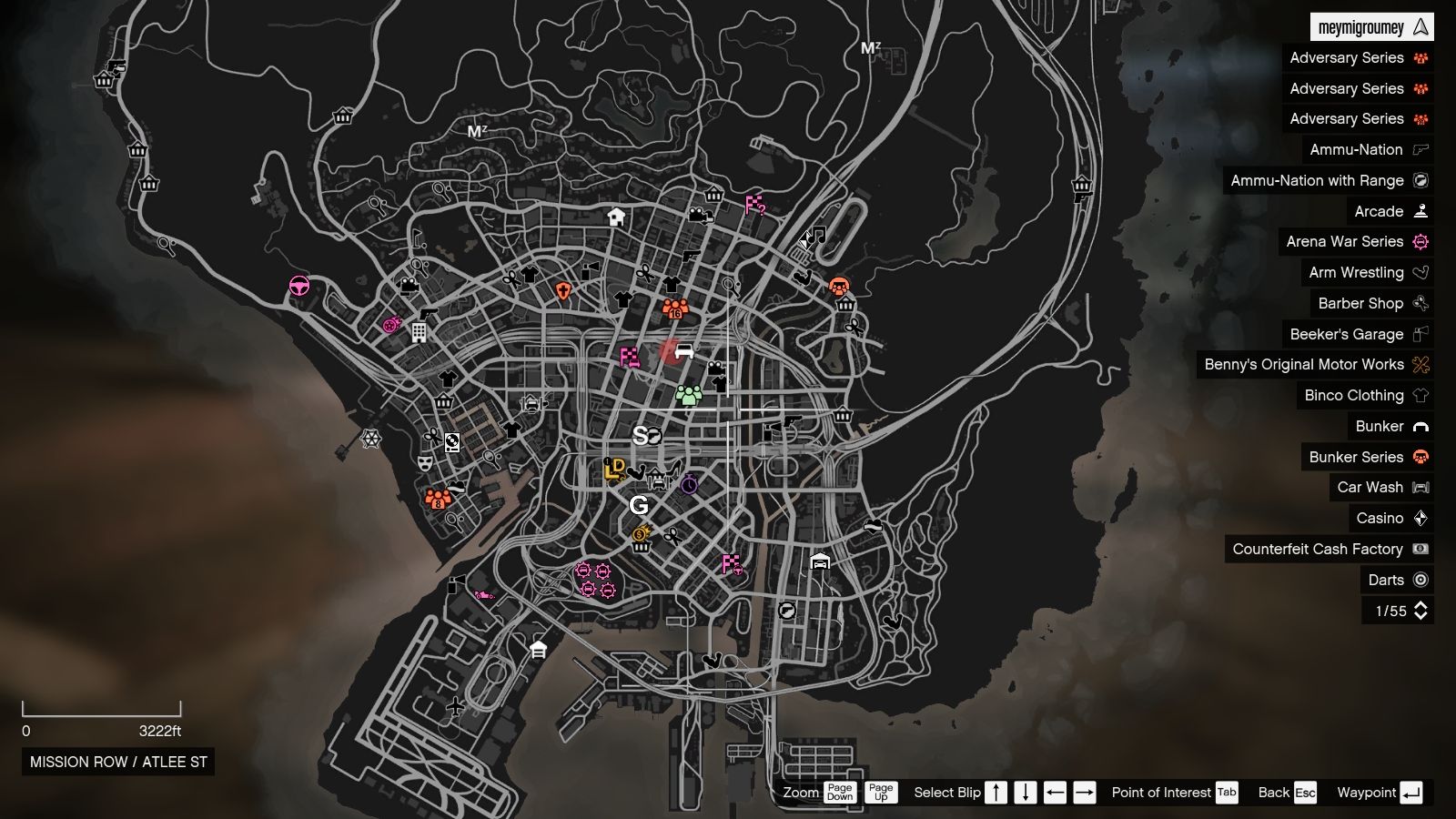Pick Benny's Original Motor Works entry
This screenshot has height=819, width=1456.
tap(1315, 364)
